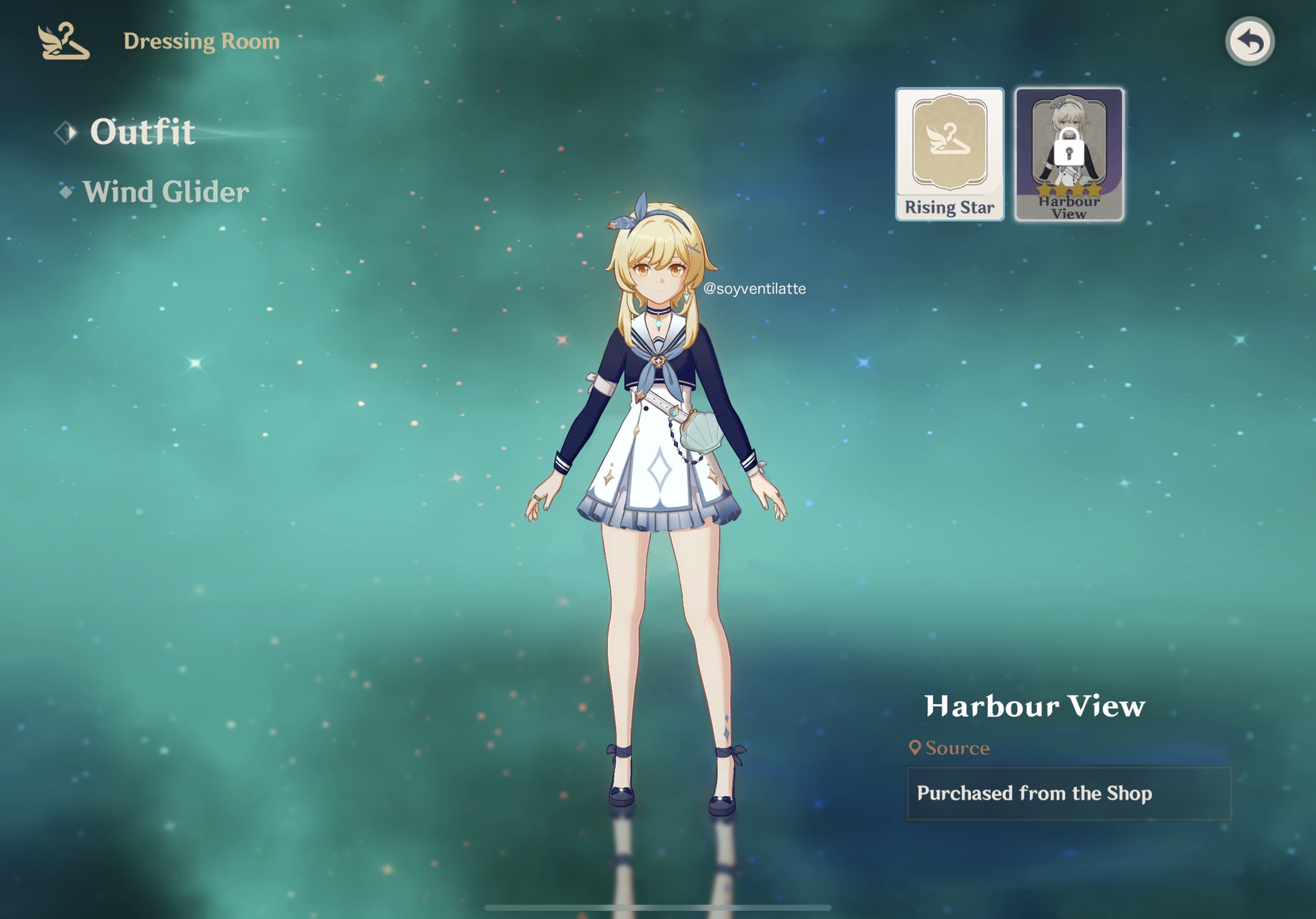Select the Rising Star outfit card
Image resolution: width=1316 pixels, height=919 pixels.
point(949,154)
